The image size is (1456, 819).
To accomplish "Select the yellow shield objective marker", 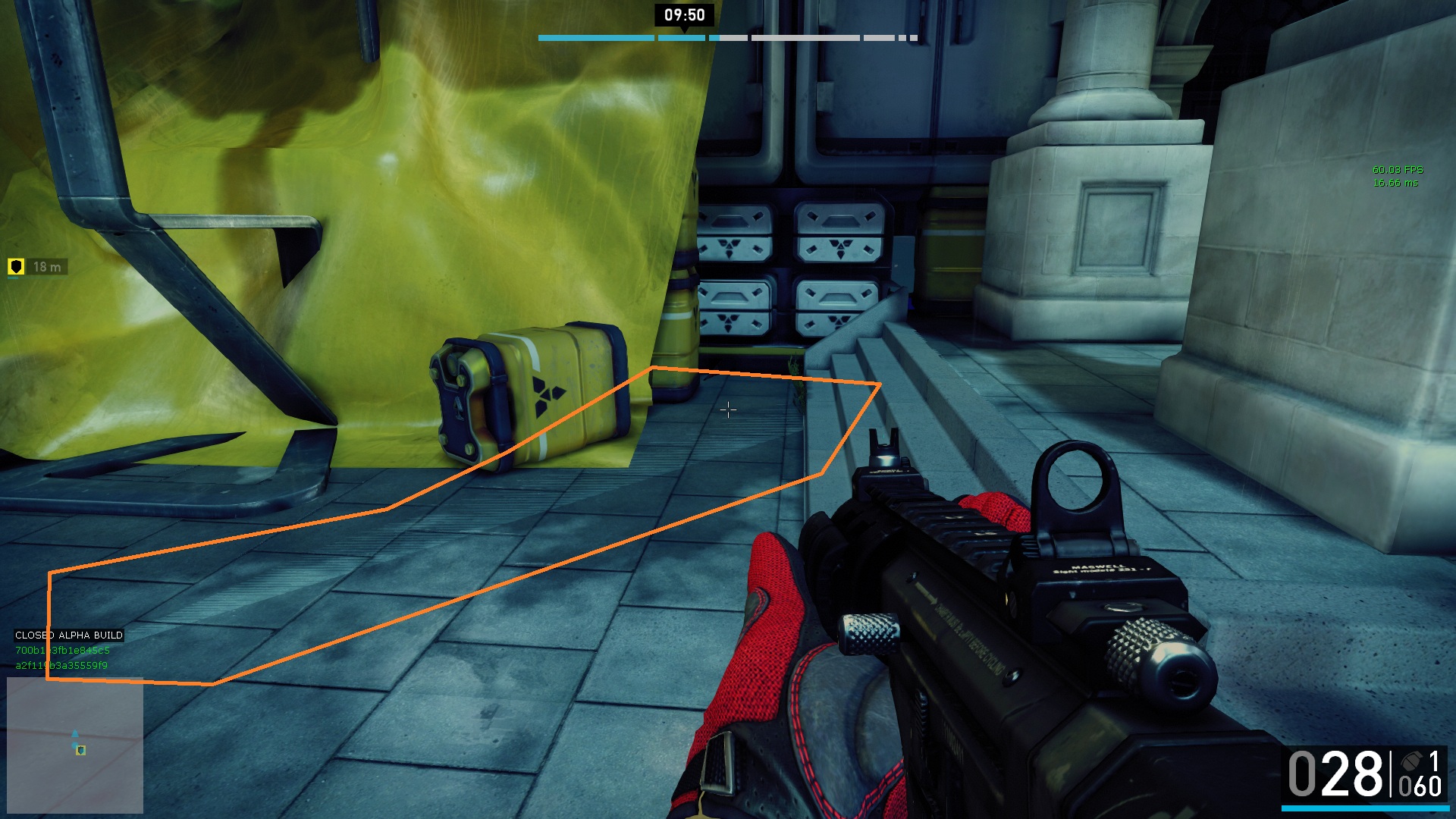I will coord(16,266).
